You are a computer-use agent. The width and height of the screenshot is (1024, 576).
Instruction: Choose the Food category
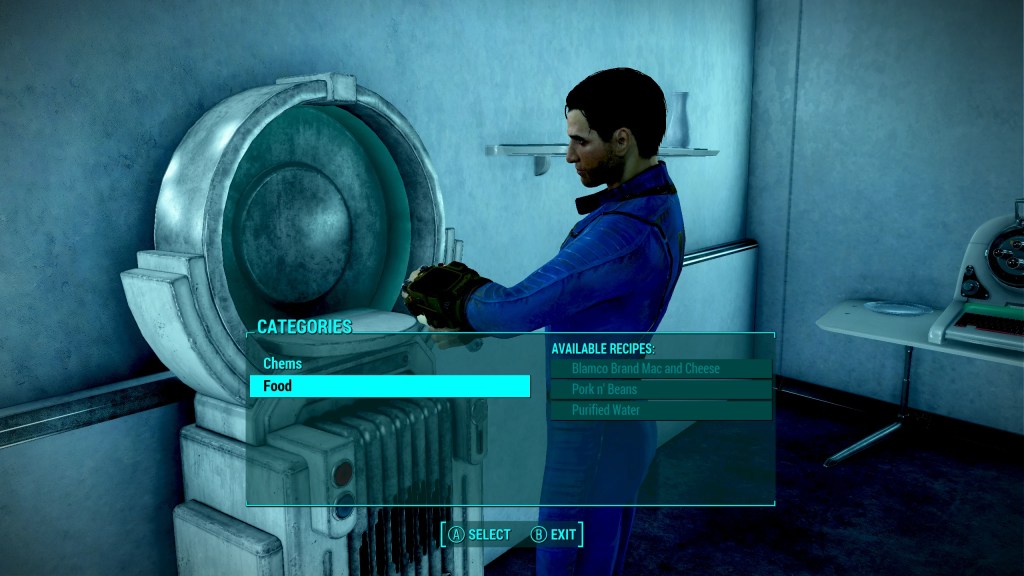(389, 386)
